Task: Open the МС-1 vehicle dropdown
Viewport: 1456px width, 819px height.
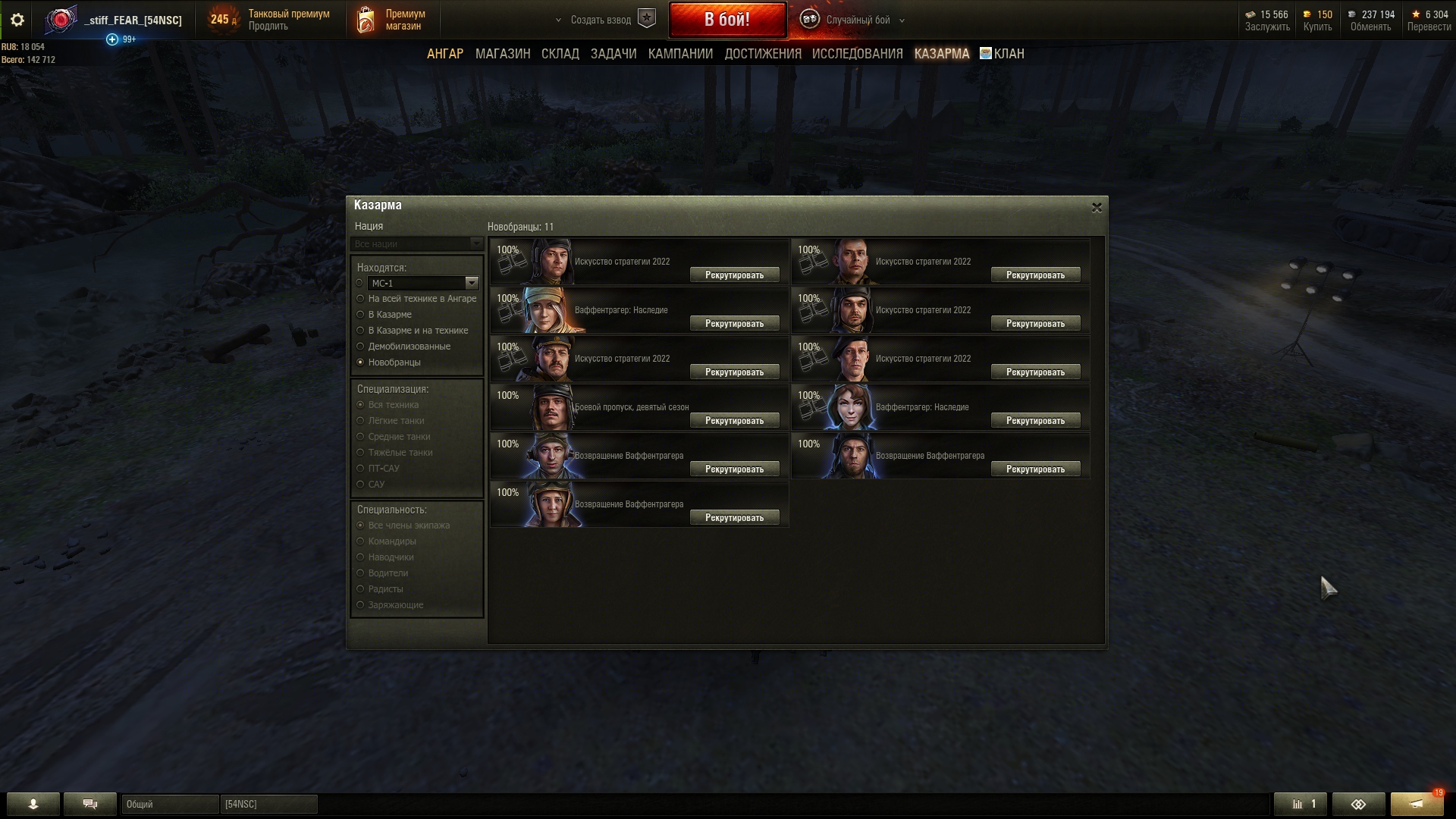Action: [471, 283]
